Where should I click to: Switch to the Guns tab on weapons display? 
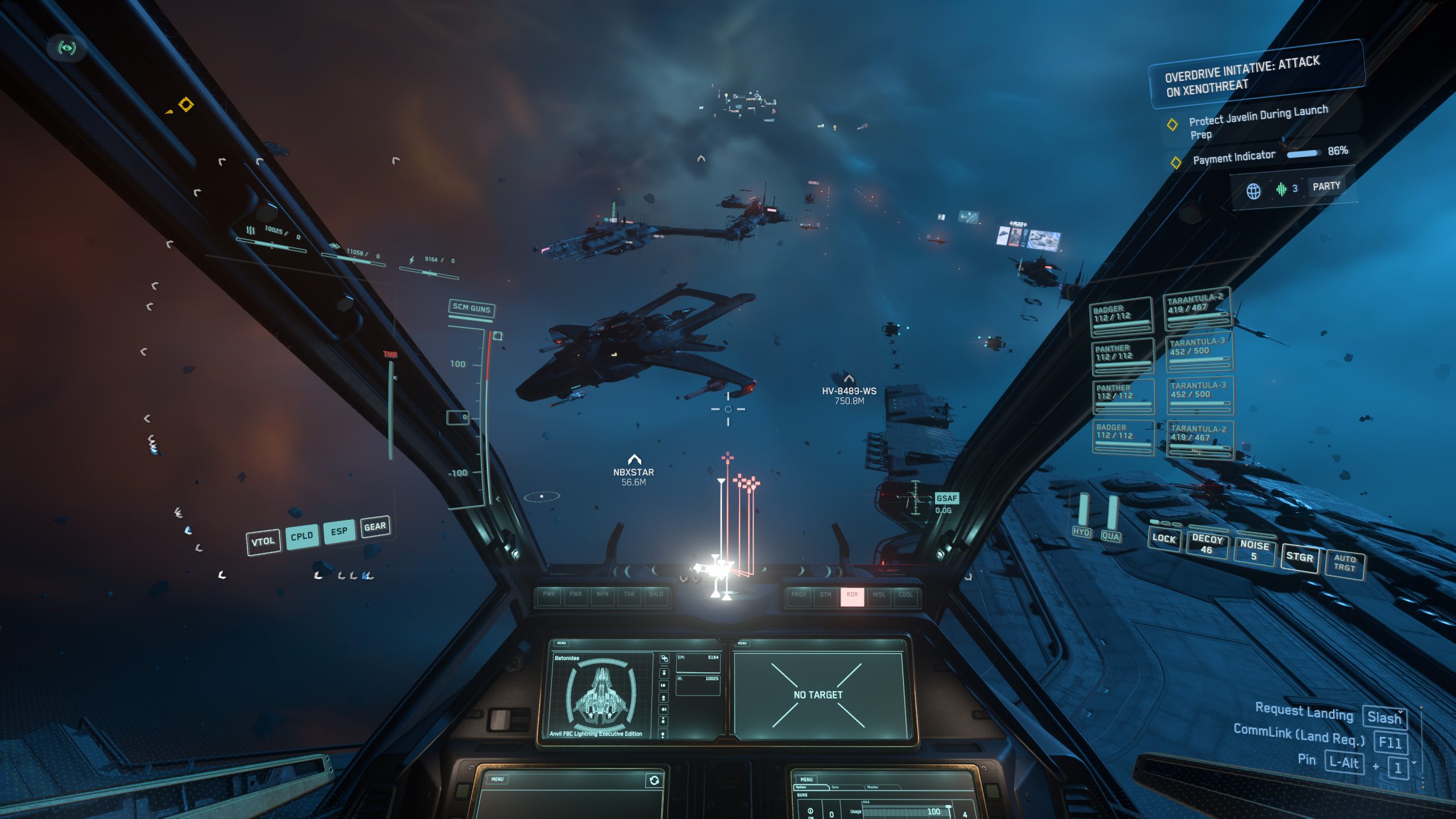835,787
